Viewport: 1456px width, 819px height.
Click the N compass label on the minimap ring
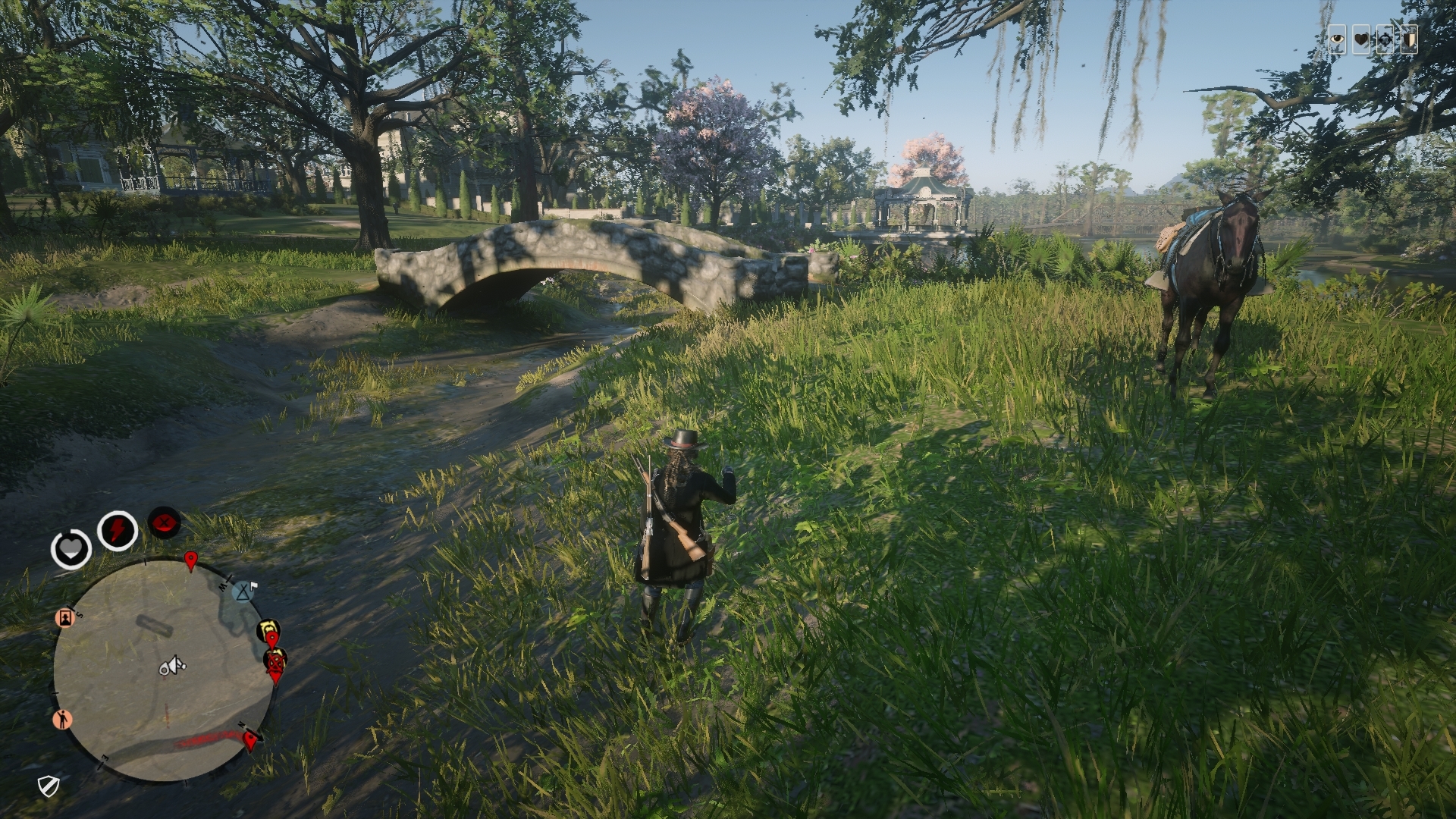(242, 725)
